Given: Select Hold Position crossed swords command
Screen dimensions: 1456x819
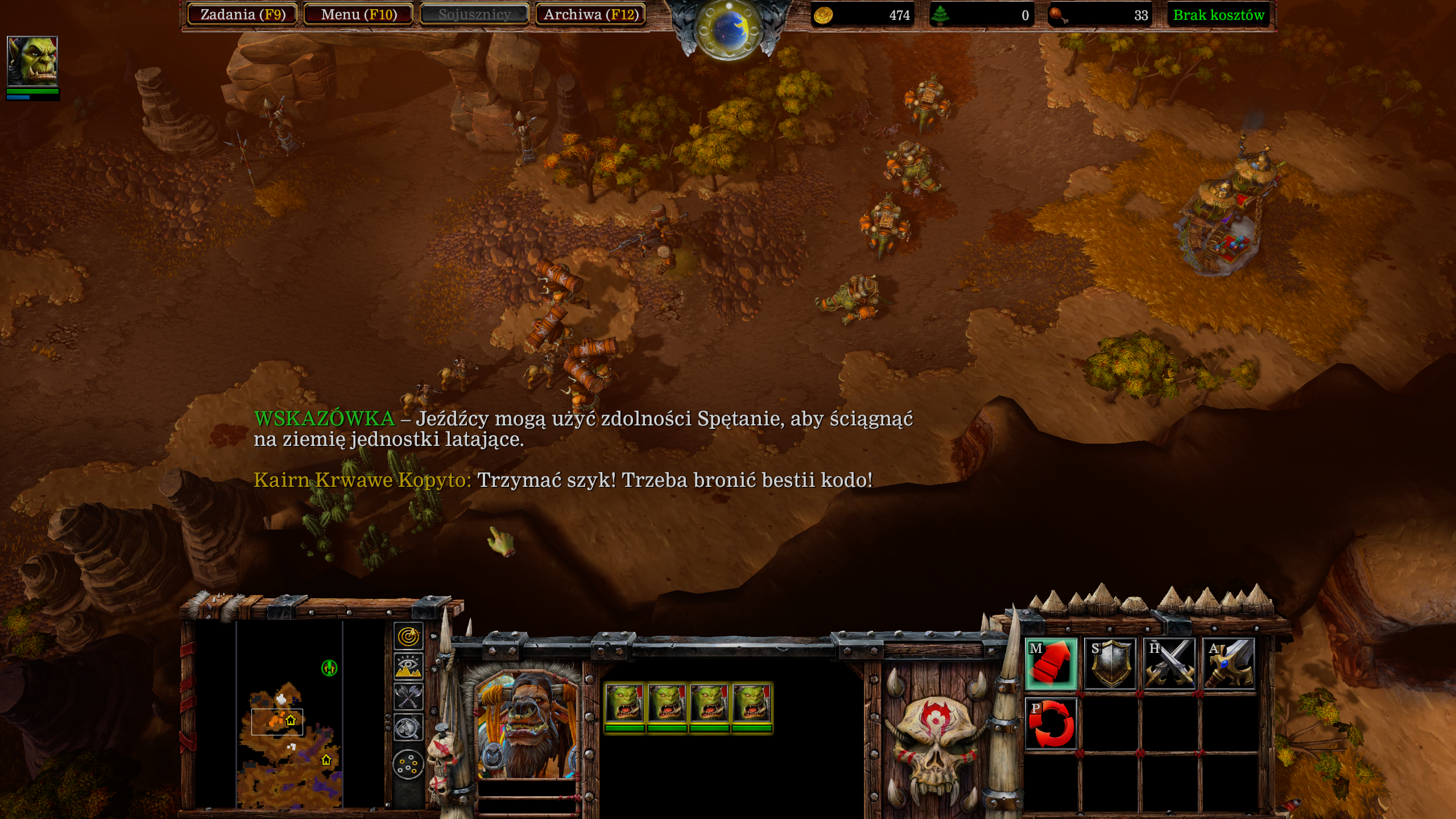Looking at the screenshot, I should (1169, 664).
